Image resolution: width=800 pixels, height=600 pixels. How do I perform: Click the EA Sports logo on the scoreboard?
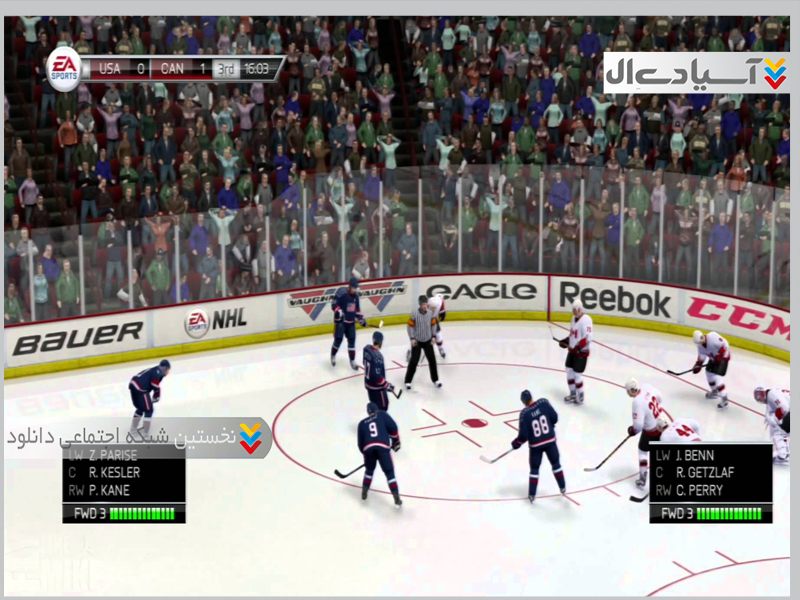(x=64, y=69)
